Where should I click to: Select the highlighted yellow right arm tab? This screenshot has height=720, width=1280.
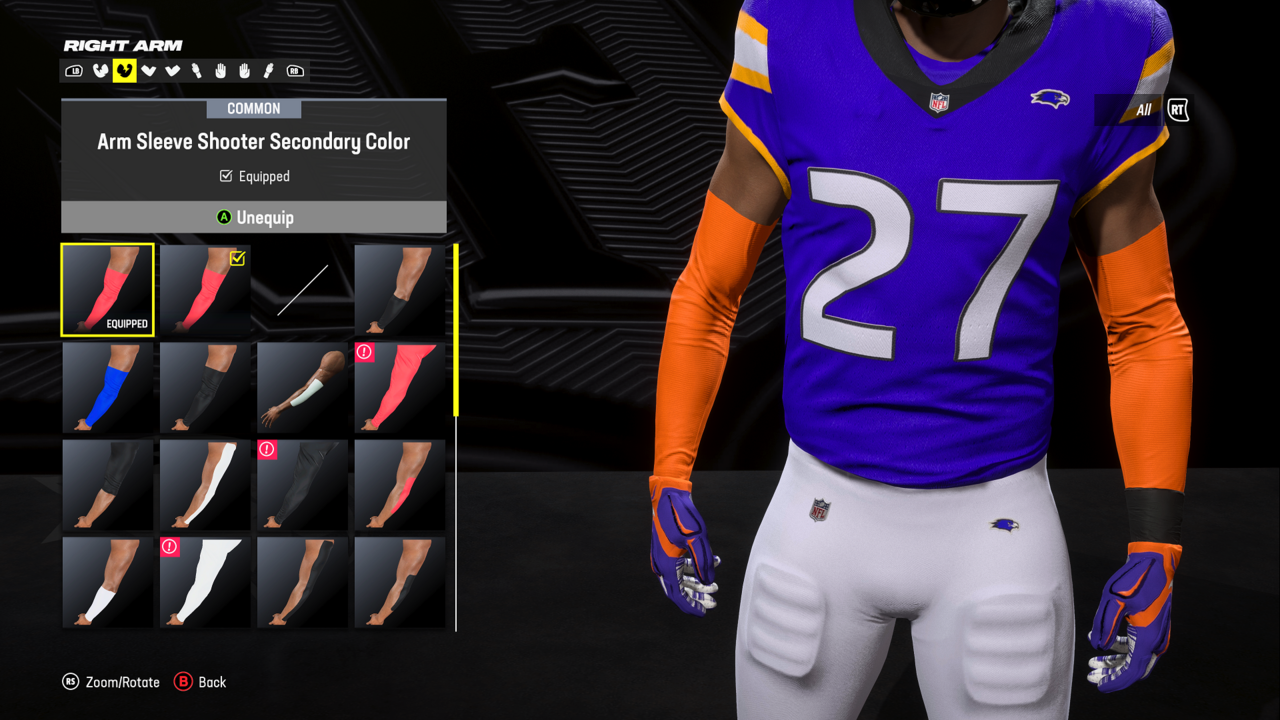[x=124, y=70]
